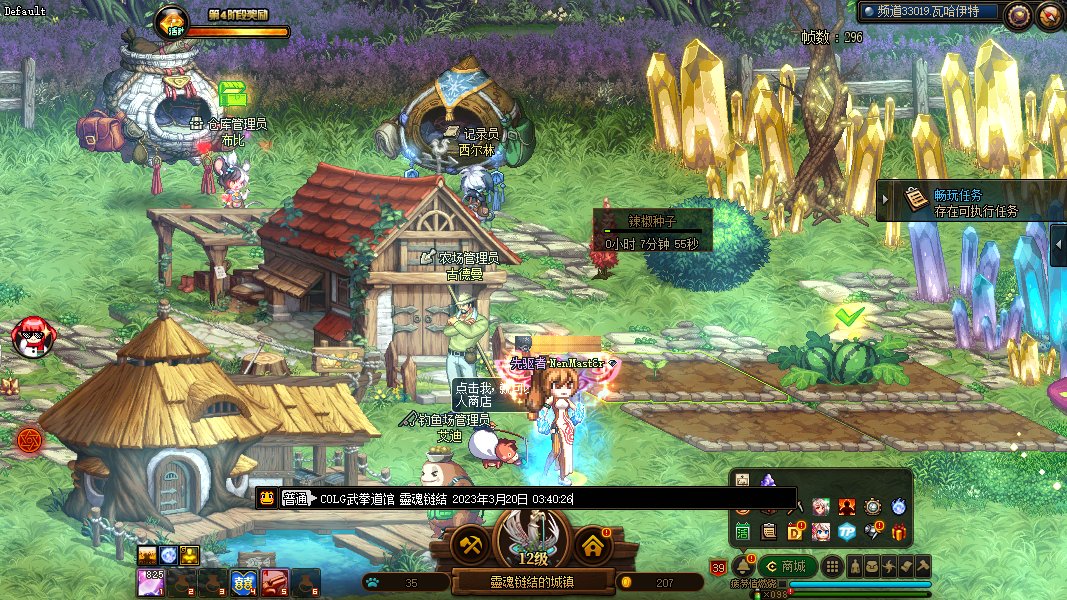The image size is (1067, 600).
Task: Click the crossed hammers crafting button
Action: (468, 545)
